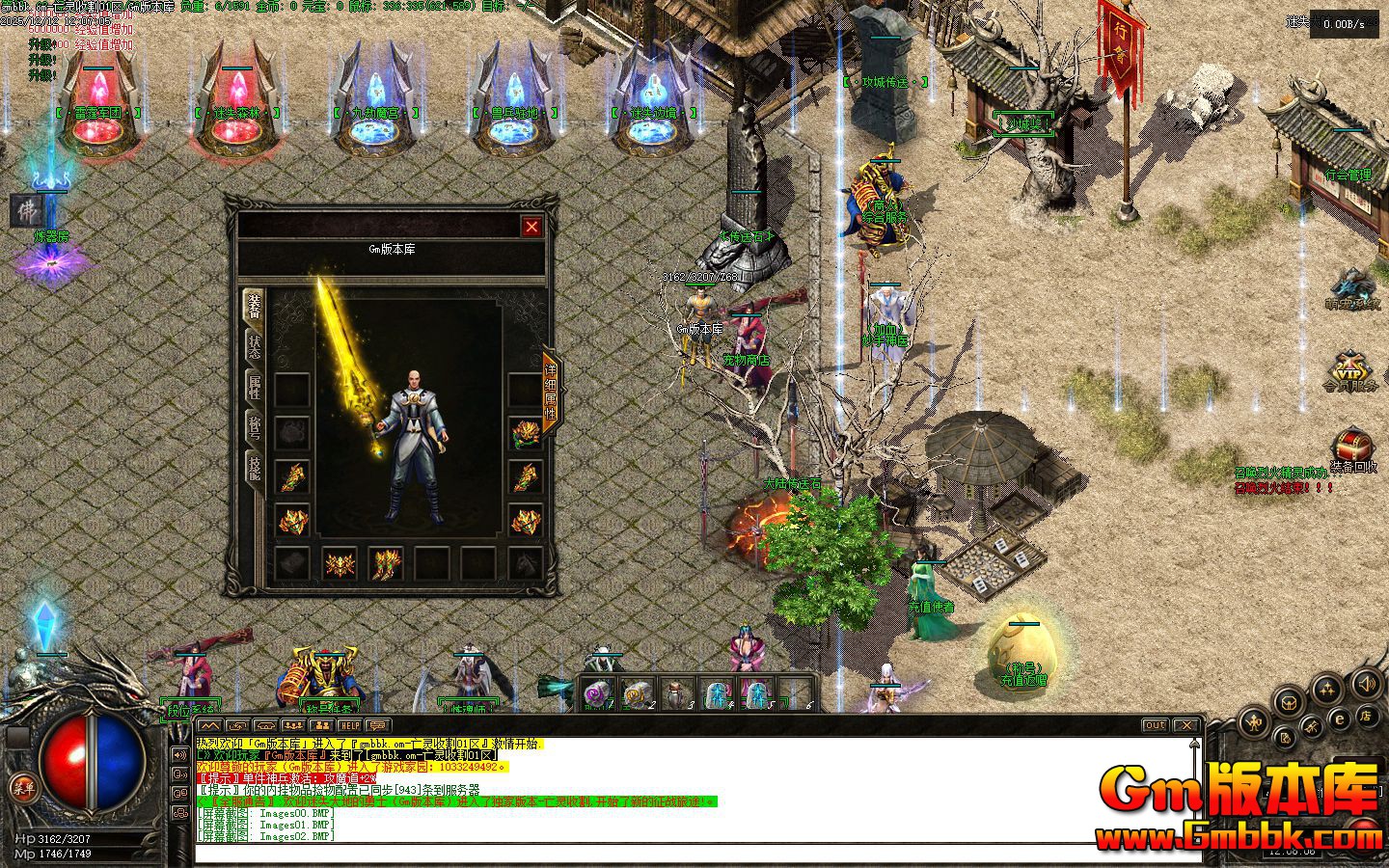Click the chat 'out' button
This screenshot has height=868, width=1389.
(1155, 725)
